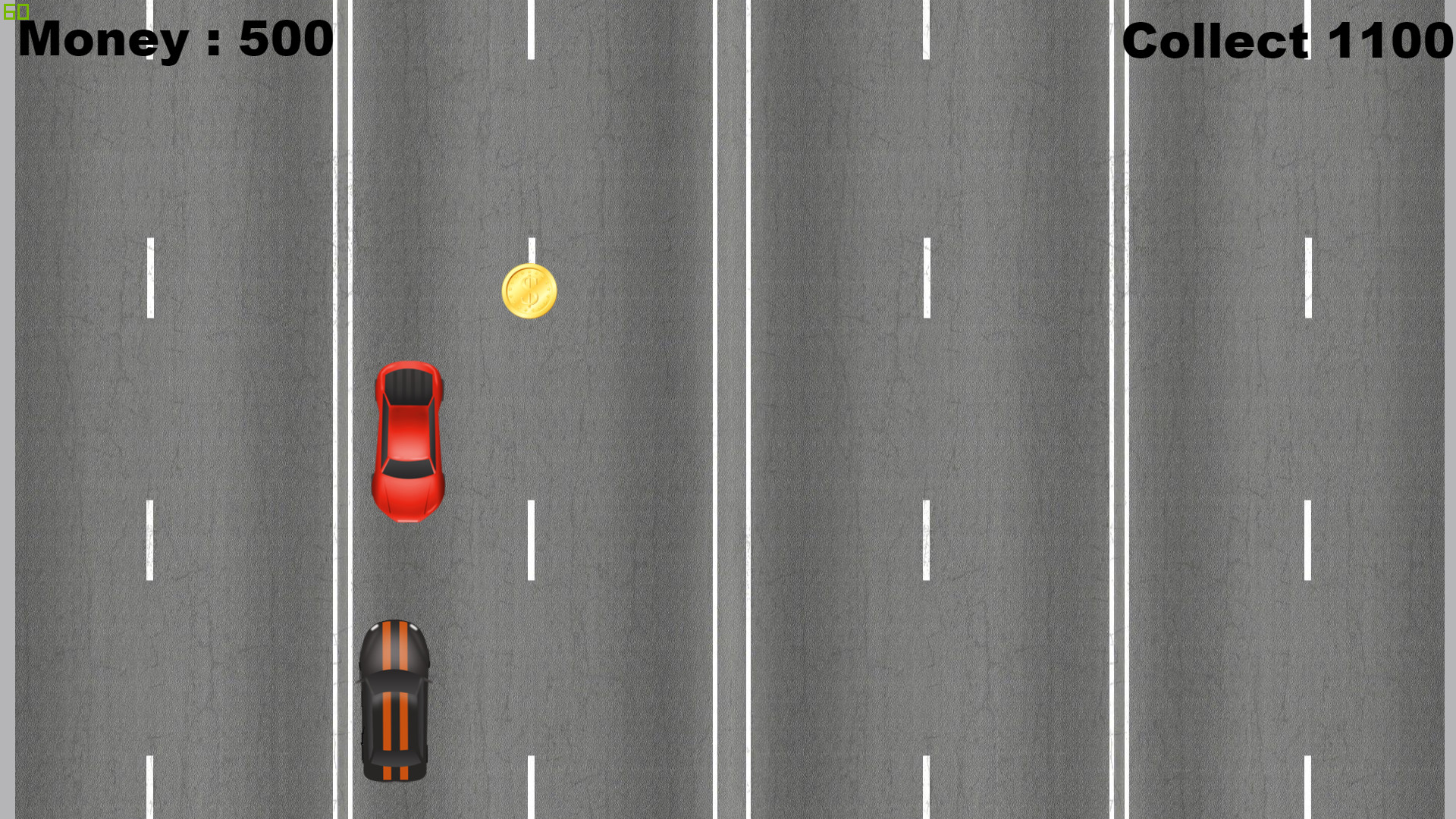This screenshot has width=1456, height=819.
Task: Click the lane divider on the far right
Action: tap(1120, 409)
